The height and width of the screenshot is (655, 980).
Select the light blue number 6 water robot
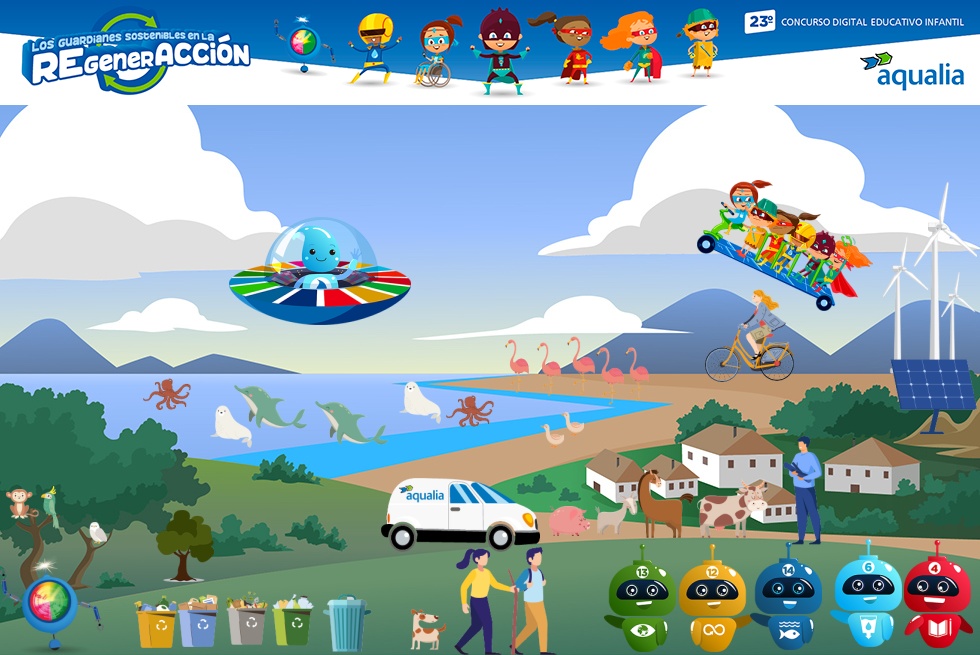[866, 596]
